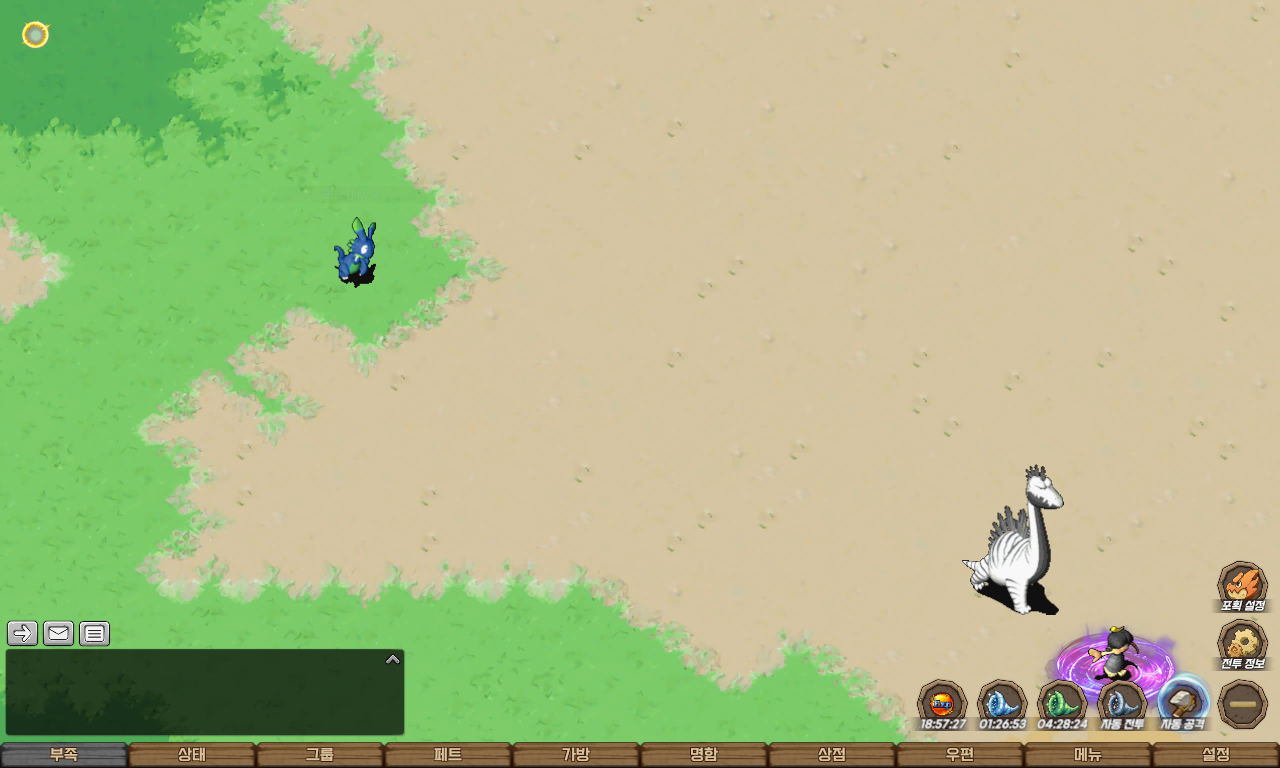Open the 우편 (Mail) menu

point(960,755)
